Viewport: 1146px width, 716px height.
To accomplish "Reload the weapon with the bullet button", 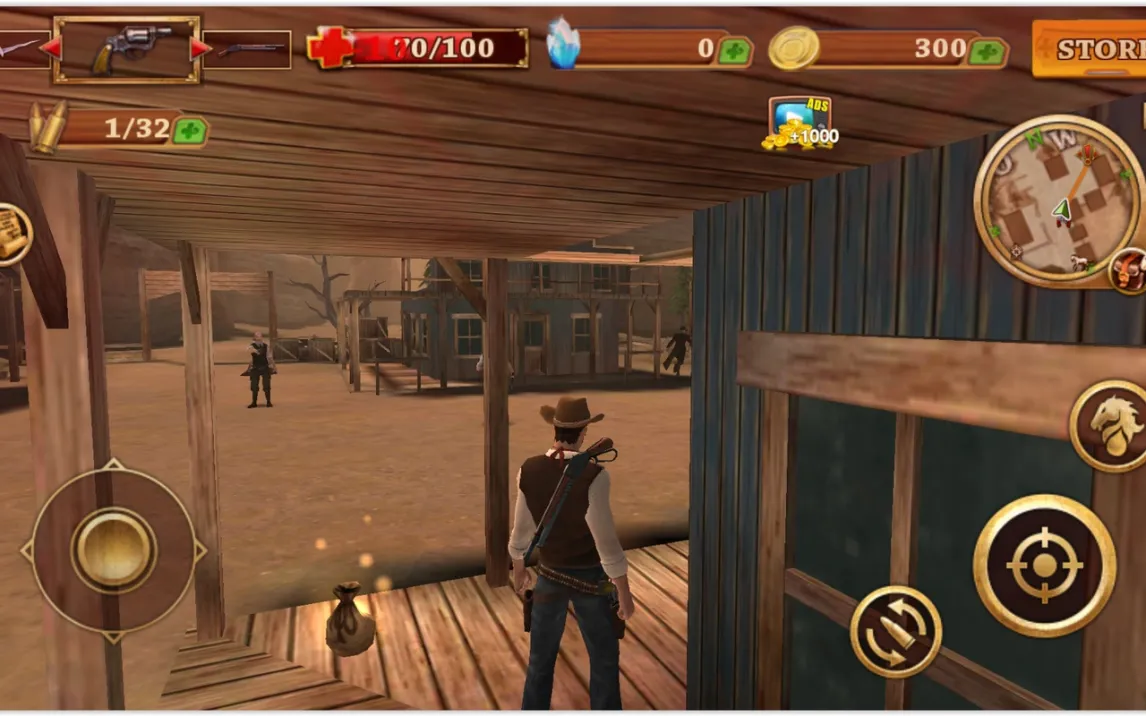I will tap(895, 631).
